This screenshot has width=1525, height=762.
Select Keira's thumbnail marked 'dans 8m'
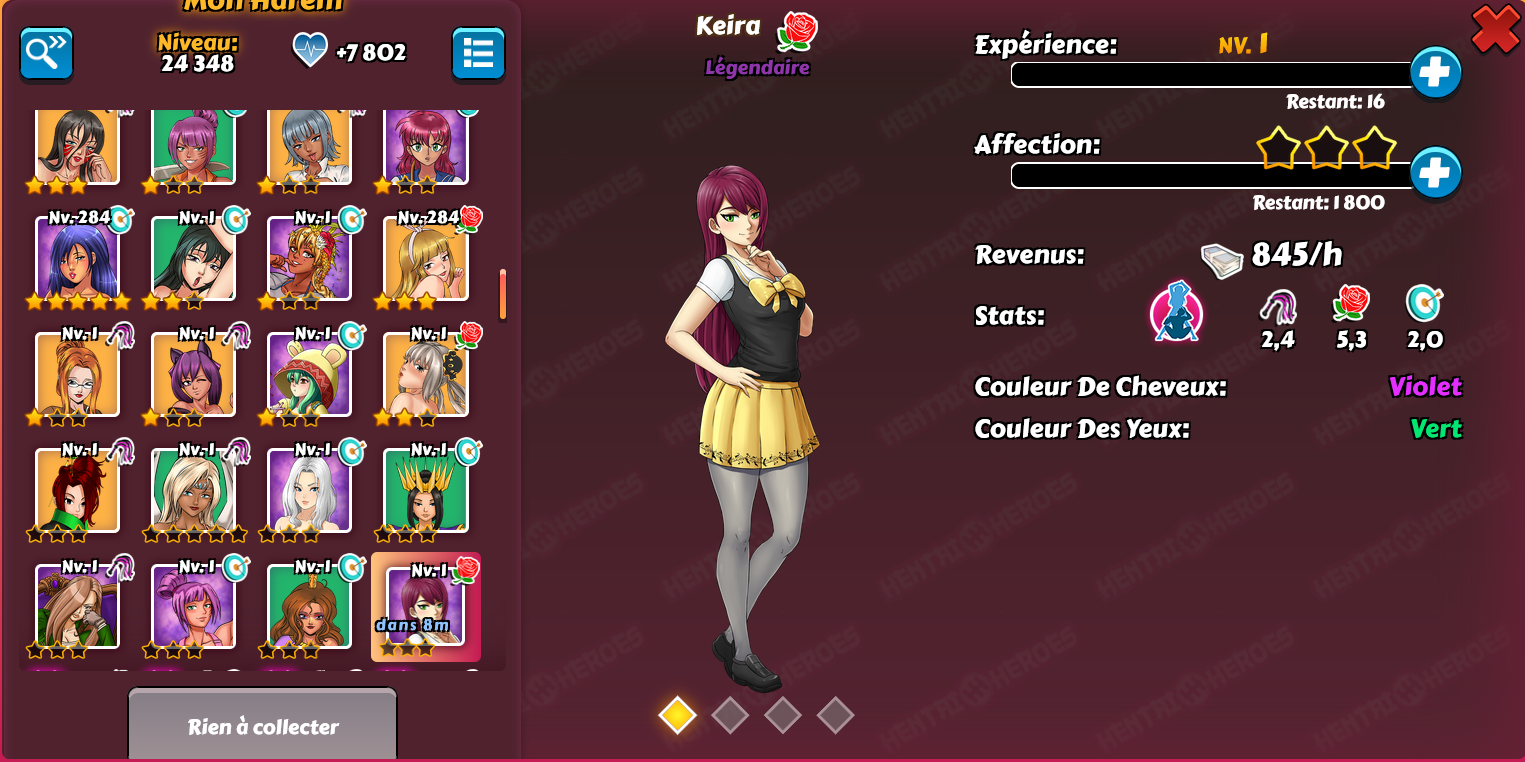[x=425, y=608]
